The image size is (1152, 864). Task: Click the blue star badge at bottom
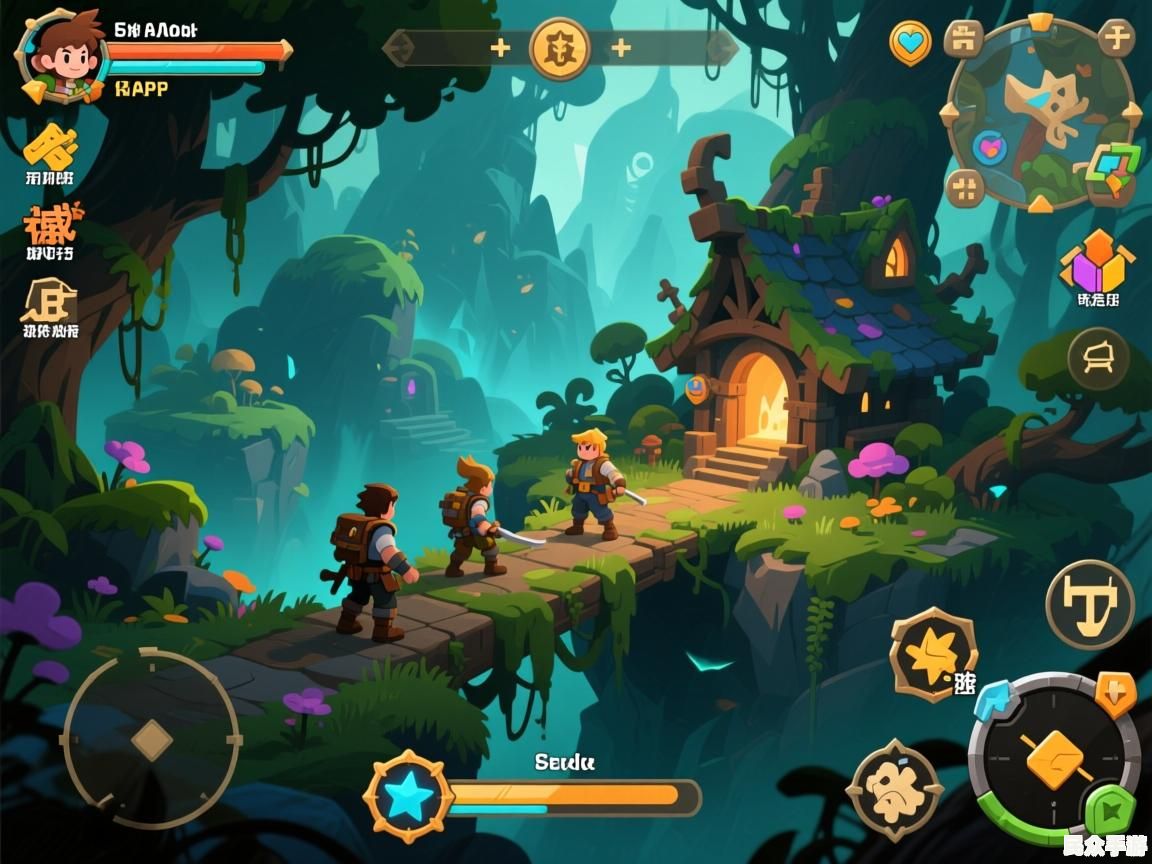click(x=408, y=797)
